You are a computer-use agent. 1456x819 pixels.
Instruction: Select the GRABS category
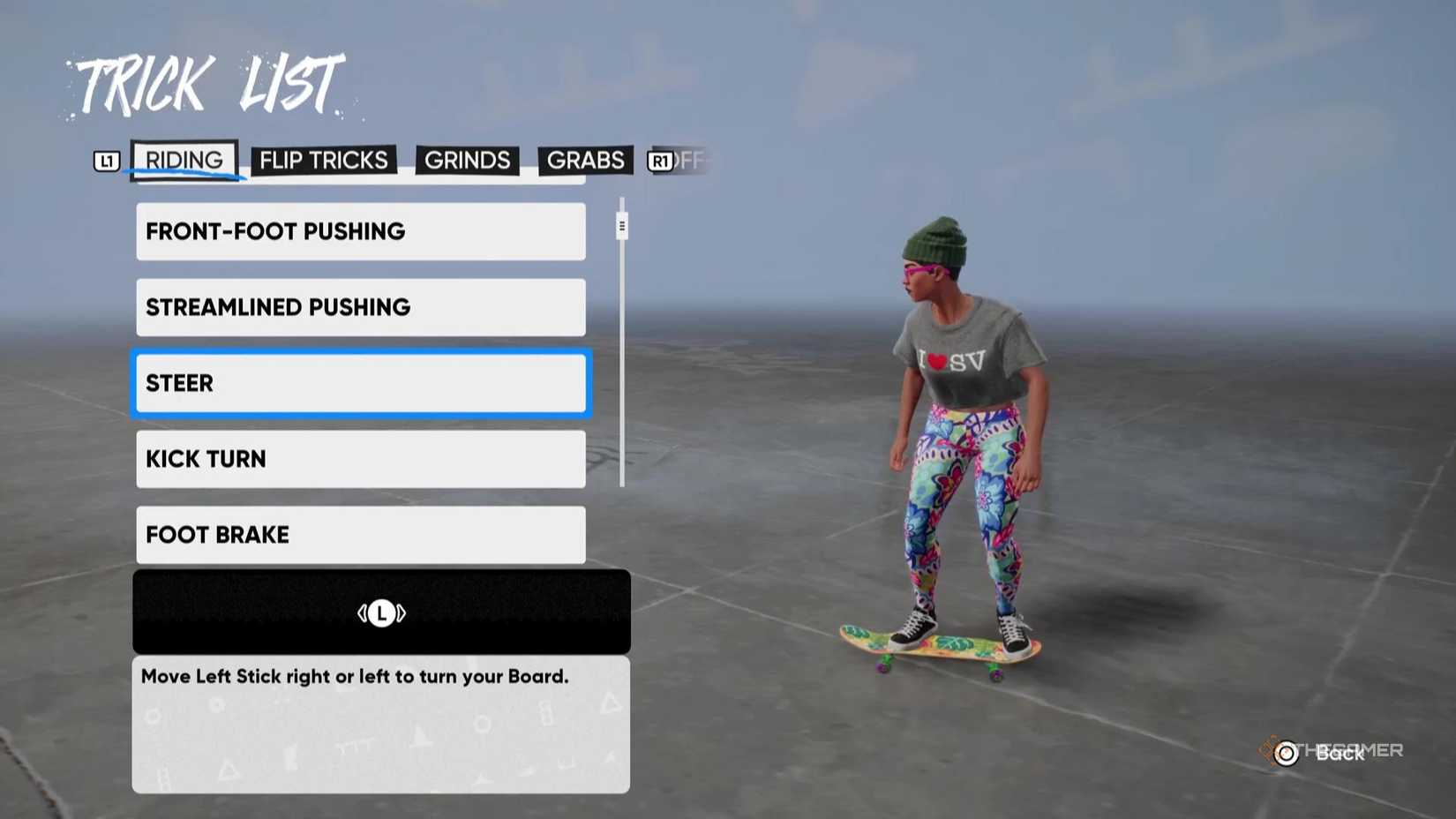[585, 160]
